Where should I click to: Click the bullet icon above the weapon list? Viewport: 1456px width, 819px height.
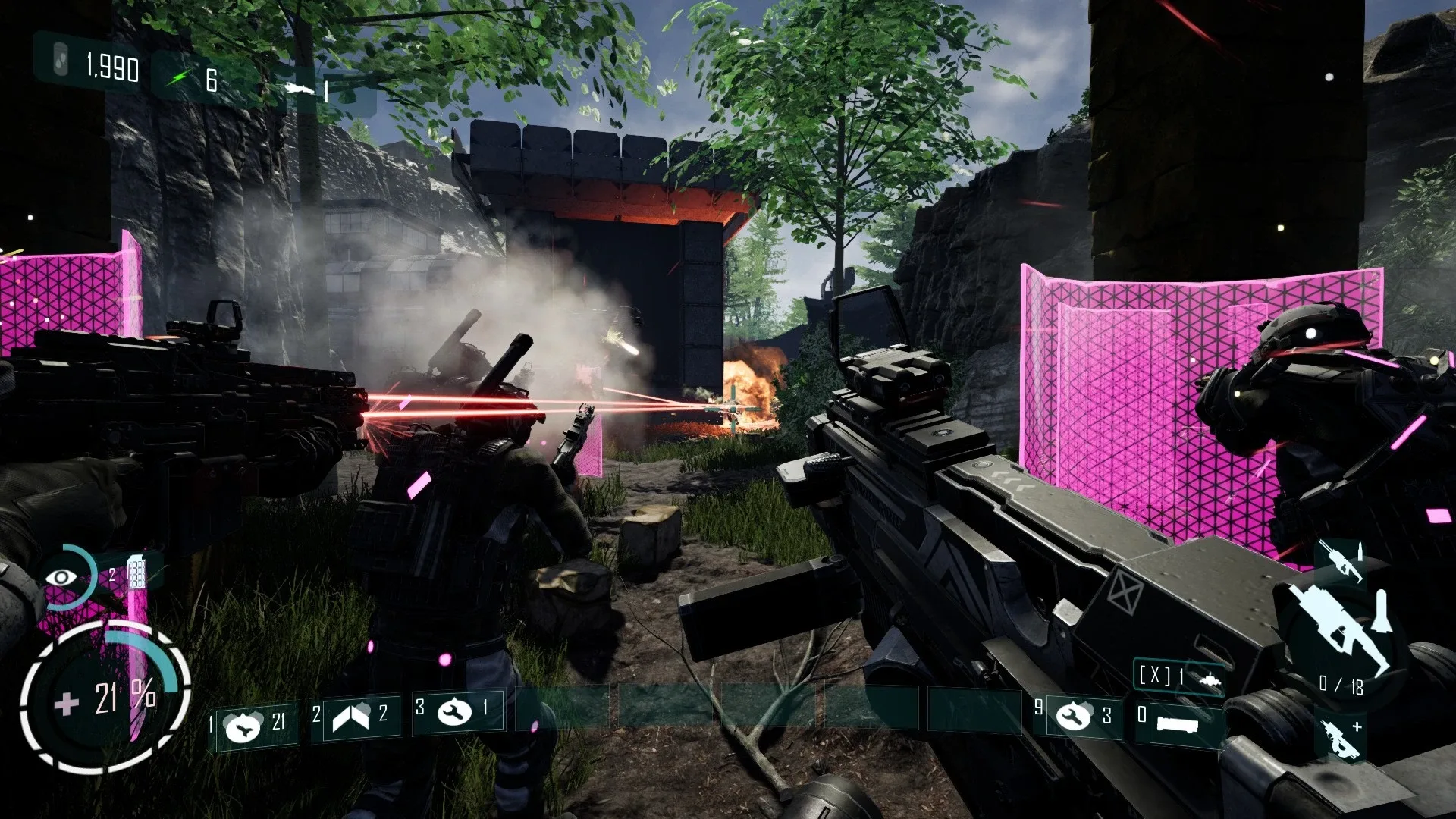[1360, 551]
